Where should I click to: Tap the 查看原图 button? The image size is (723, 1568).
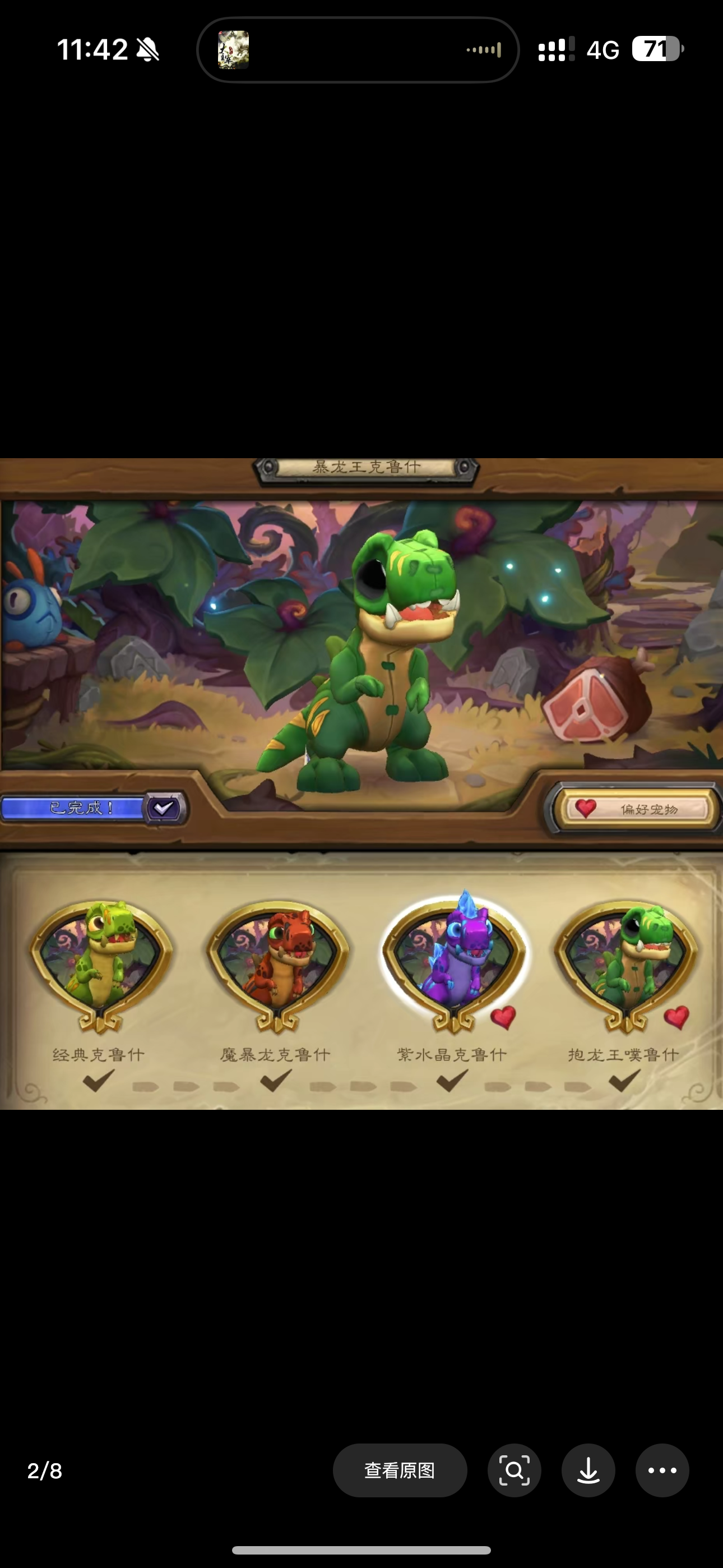[400, 1470]
